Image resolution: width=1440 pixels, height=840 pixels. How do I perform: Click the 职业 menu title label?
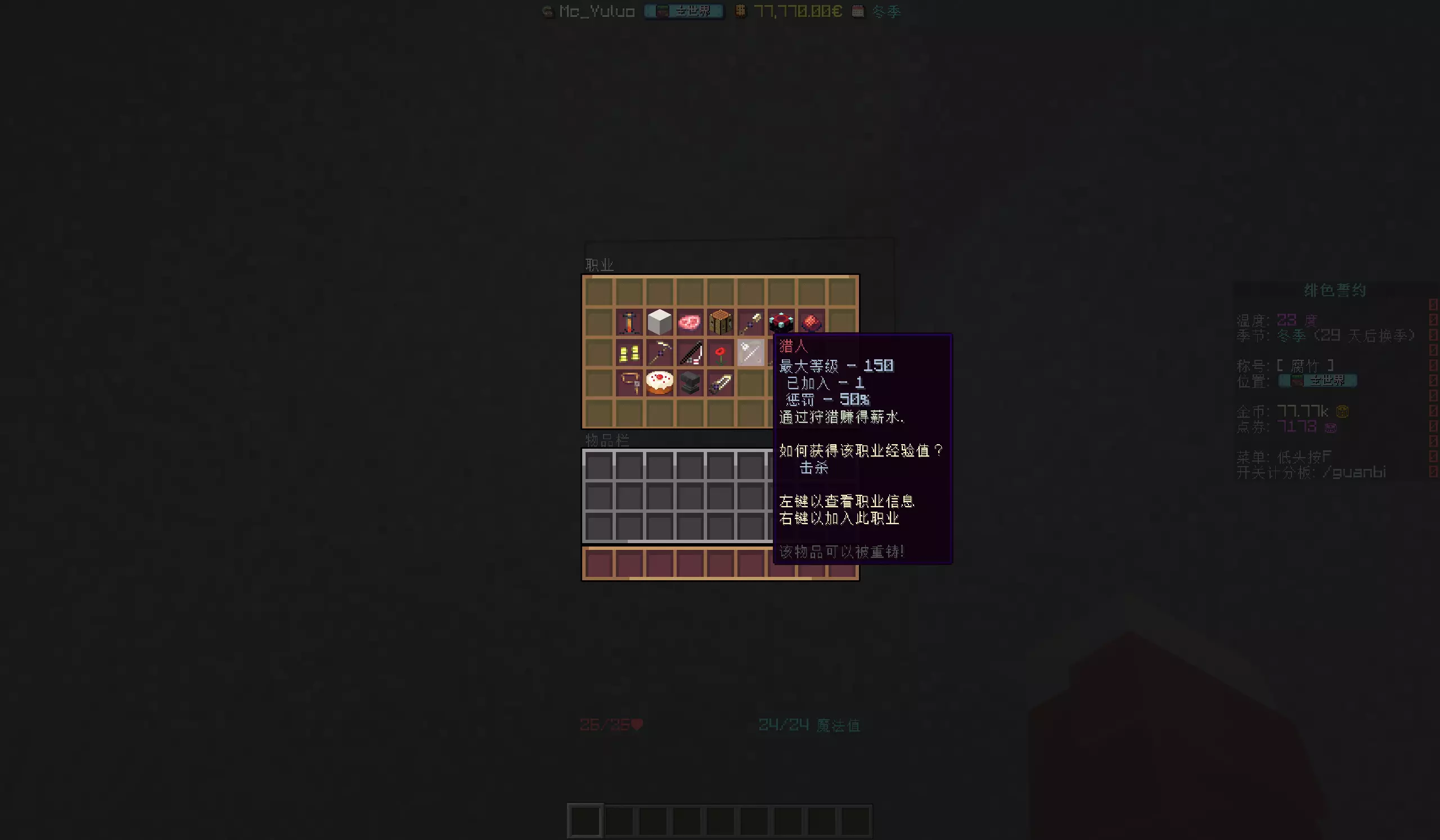(598, 264)
